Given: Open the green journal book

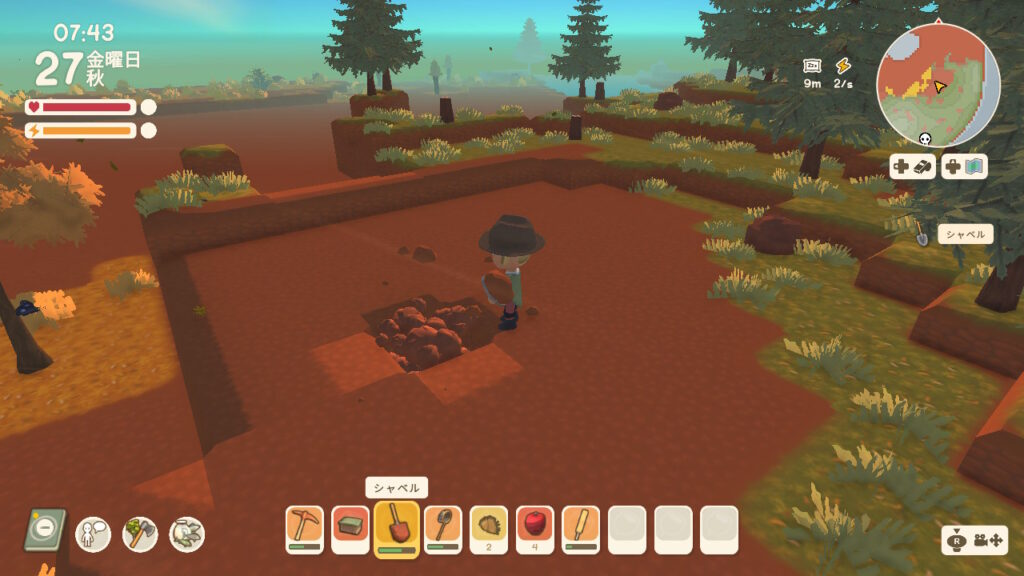Looking at the screenshot, I should (x=45, y=530).
